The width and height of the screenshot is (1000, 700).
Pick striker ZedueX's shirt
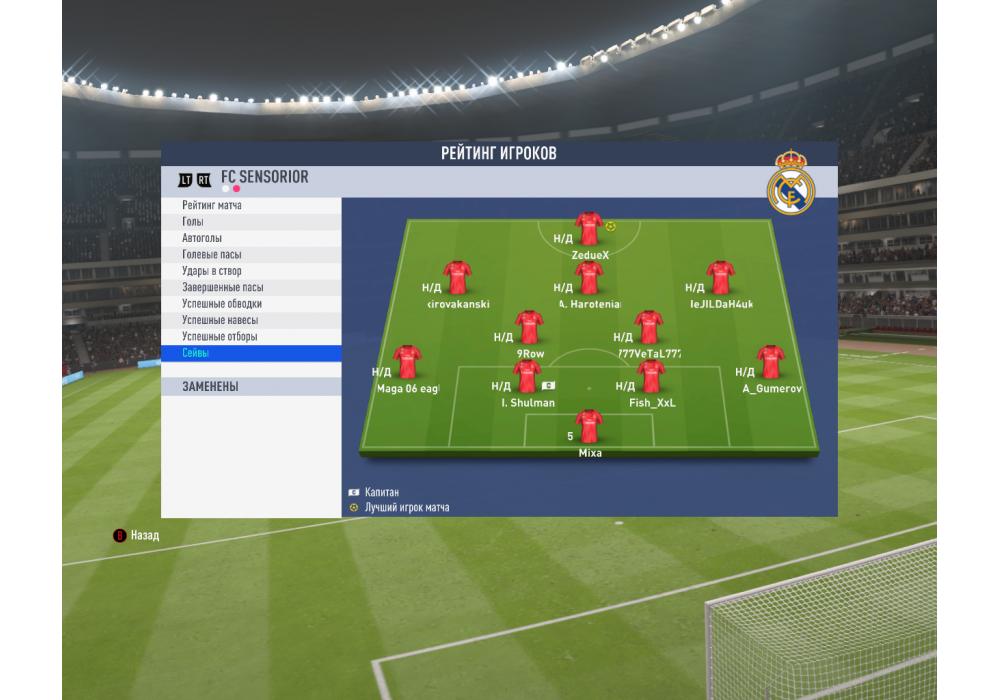(588, 229)
